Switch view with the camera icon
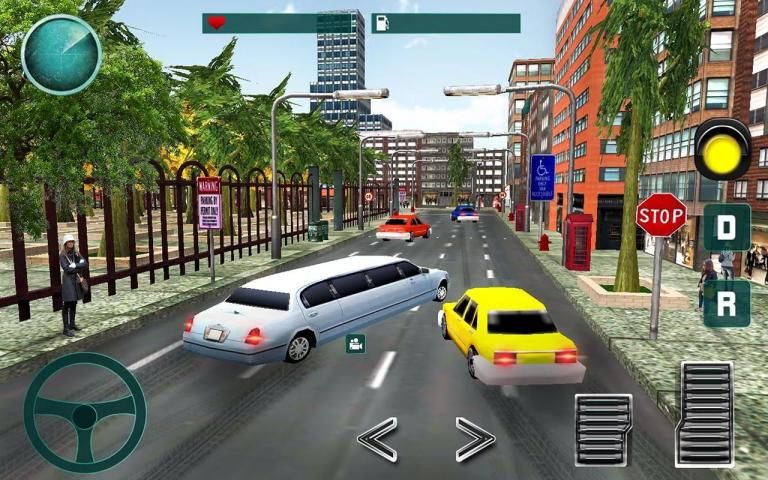The width and height of the screenshot is (768, 480). [355, 344]
